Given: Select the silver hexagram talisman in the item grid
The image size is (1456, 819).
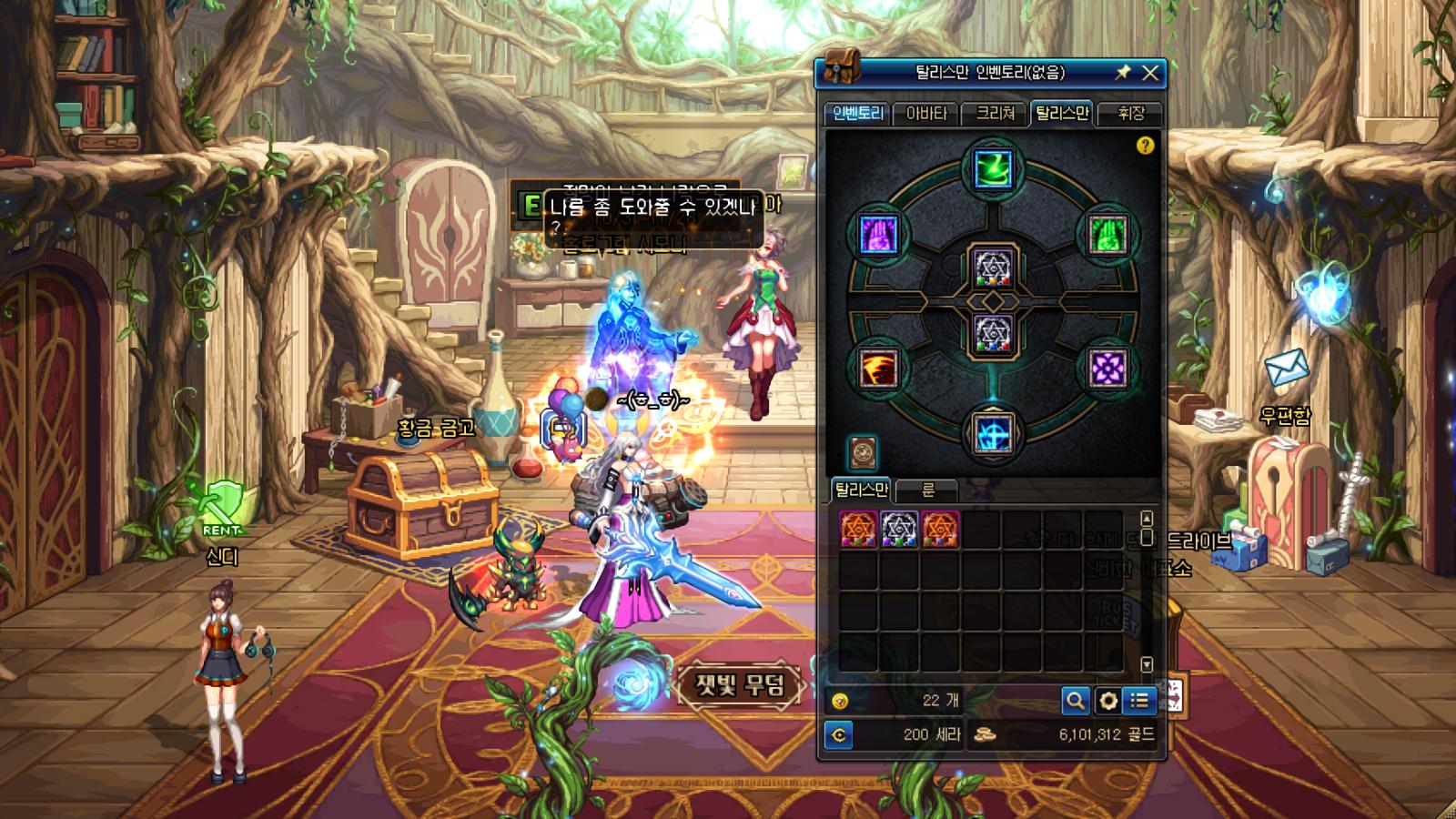Looking at the screenshot, I should [899, 529].
